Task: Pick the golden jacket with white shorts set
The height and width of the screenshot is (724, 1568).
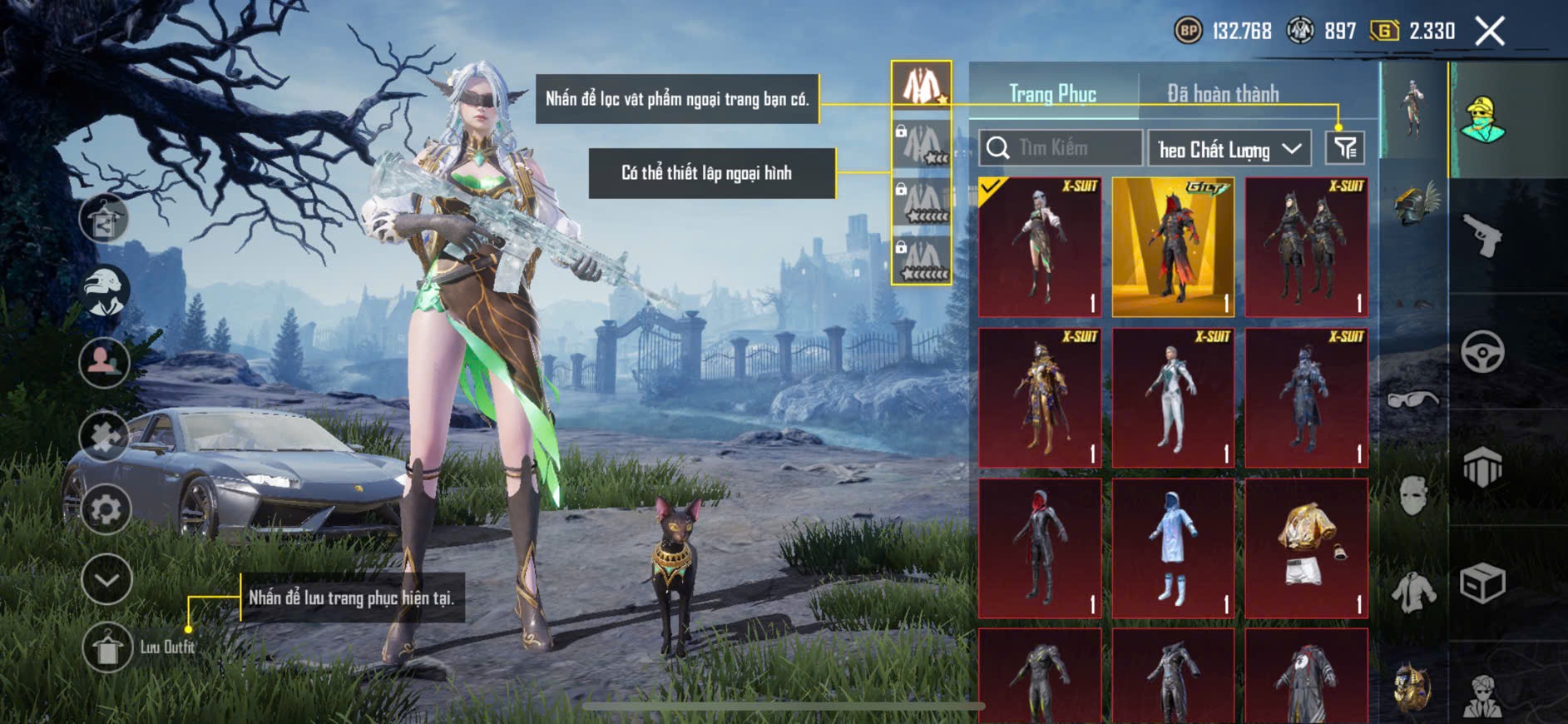Action: click(x=1306, y=548)
